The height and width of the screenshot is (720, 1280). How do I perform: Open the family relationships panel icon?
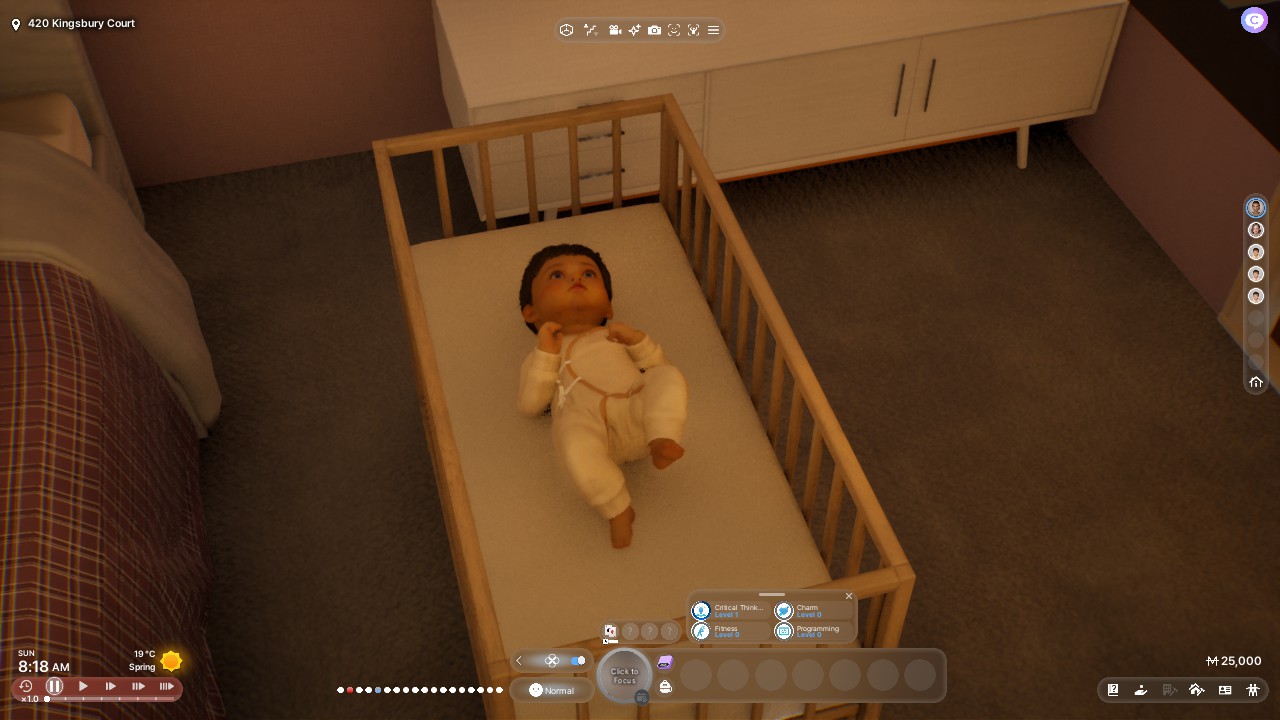pyautogui.click(x=1253, y=690)
